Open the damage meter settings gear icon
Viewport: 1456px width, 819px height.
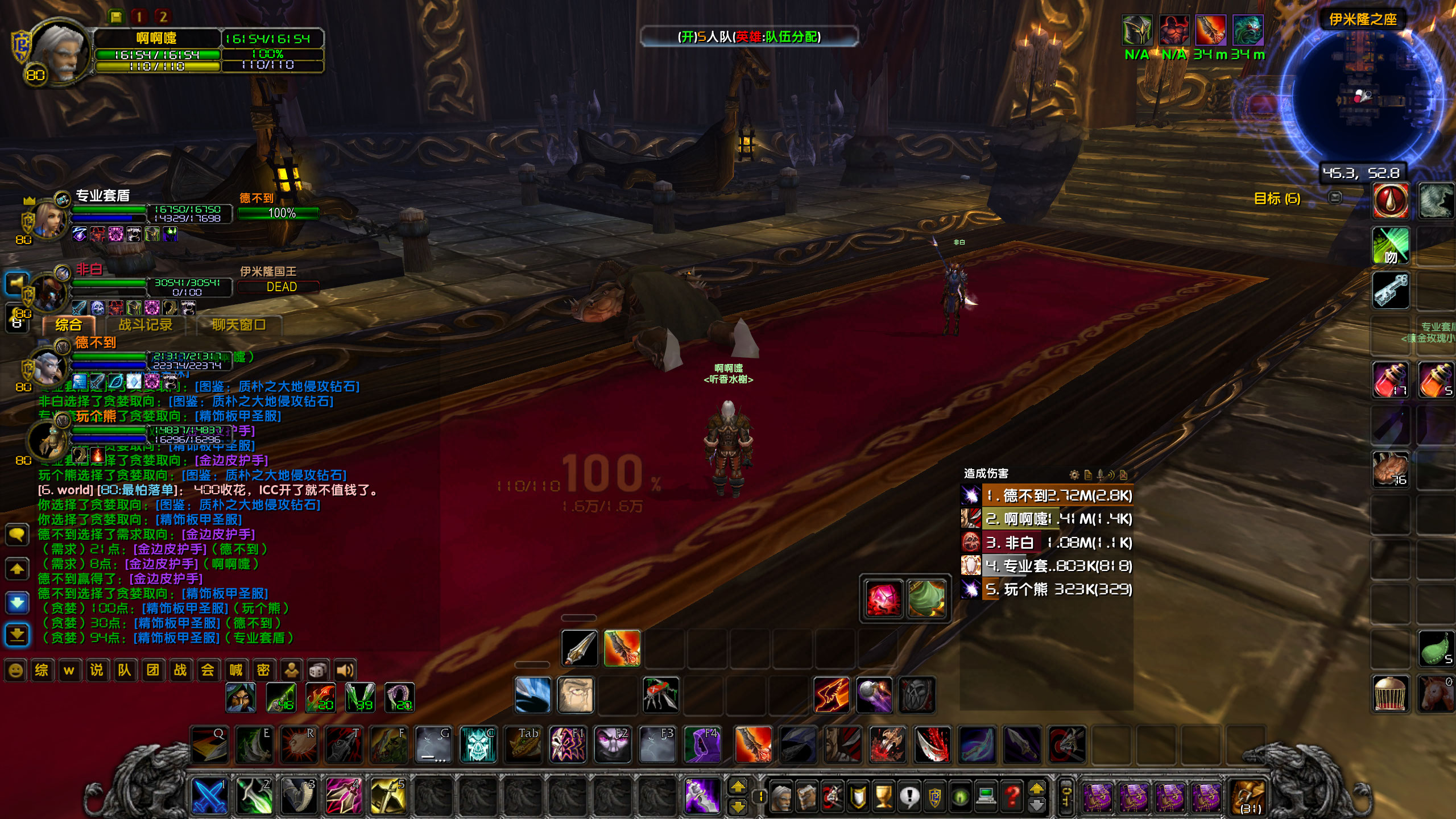click(x=1074, y=474)
